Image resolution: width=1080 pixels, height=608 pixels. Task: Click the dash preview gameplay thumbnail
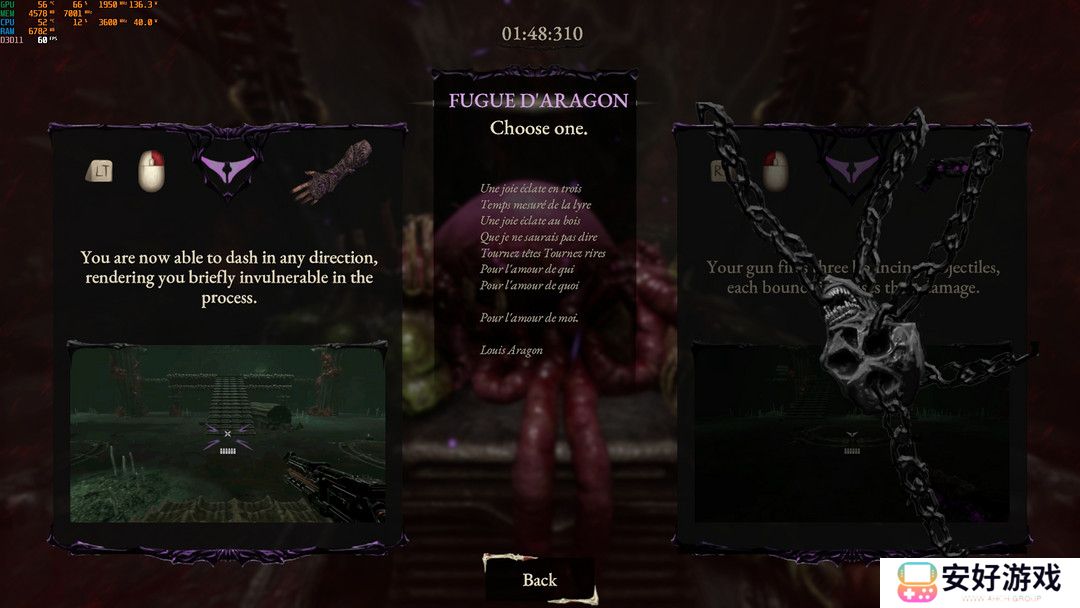pyautogui.click(x=227, y=432)
